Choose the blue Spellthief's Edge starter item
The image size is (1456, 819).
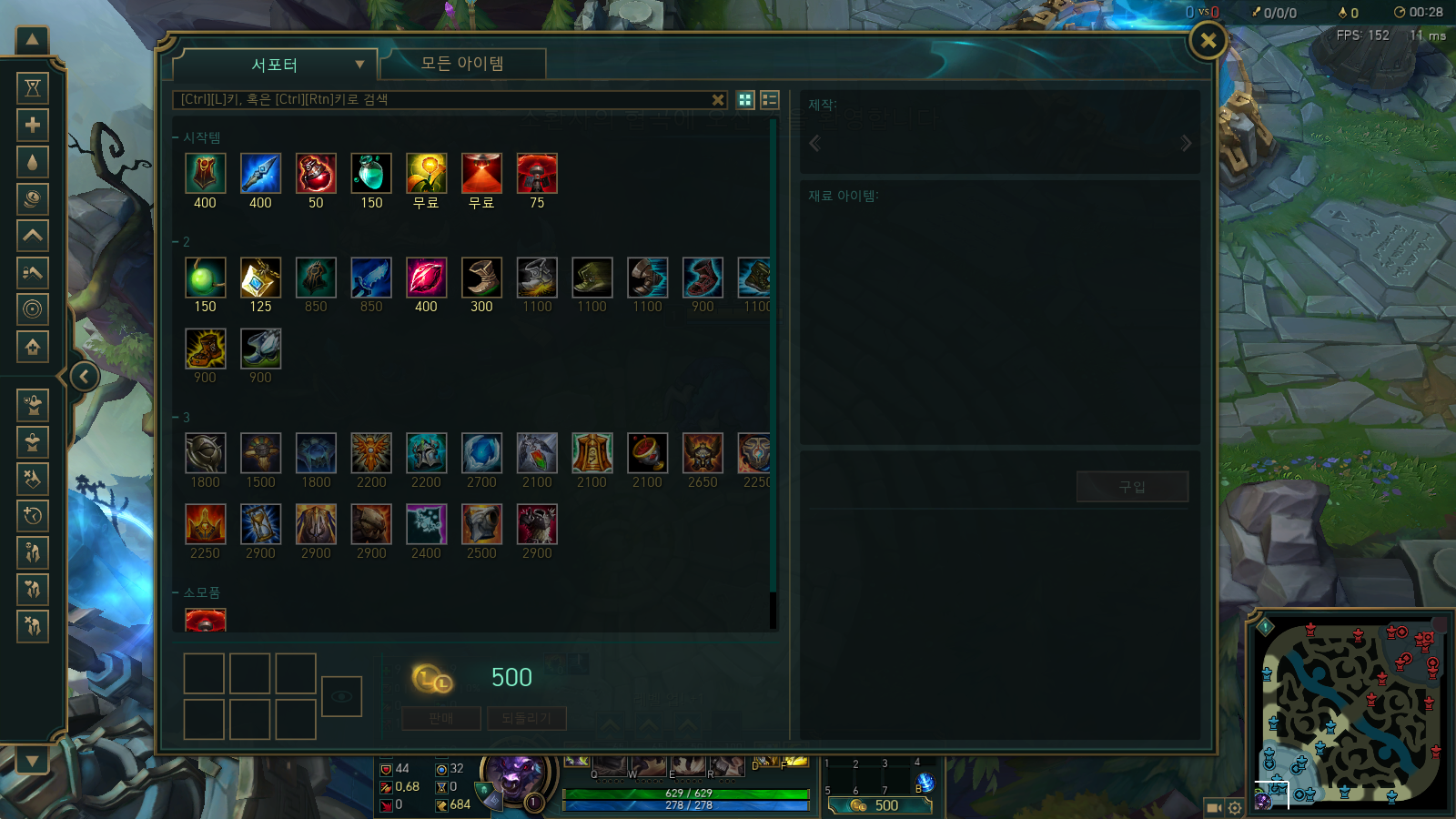[x=260, y=174]
